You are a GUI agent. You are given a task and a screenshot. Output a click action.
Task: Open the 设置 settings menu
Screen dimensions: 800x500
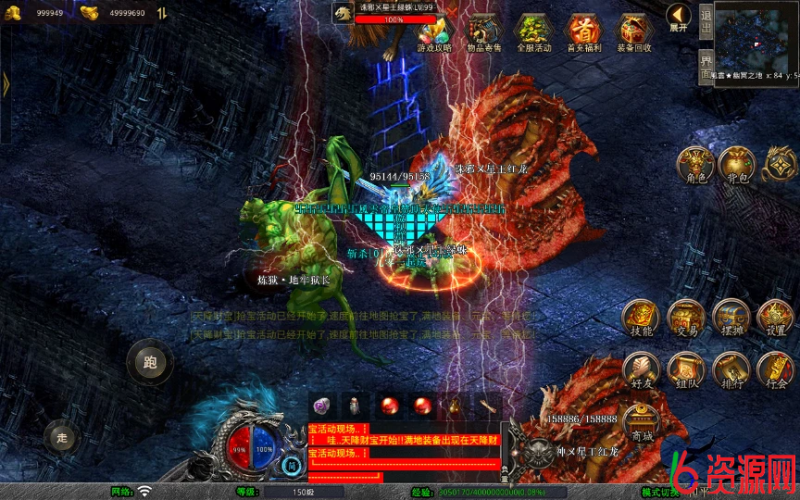click(775, 317)
